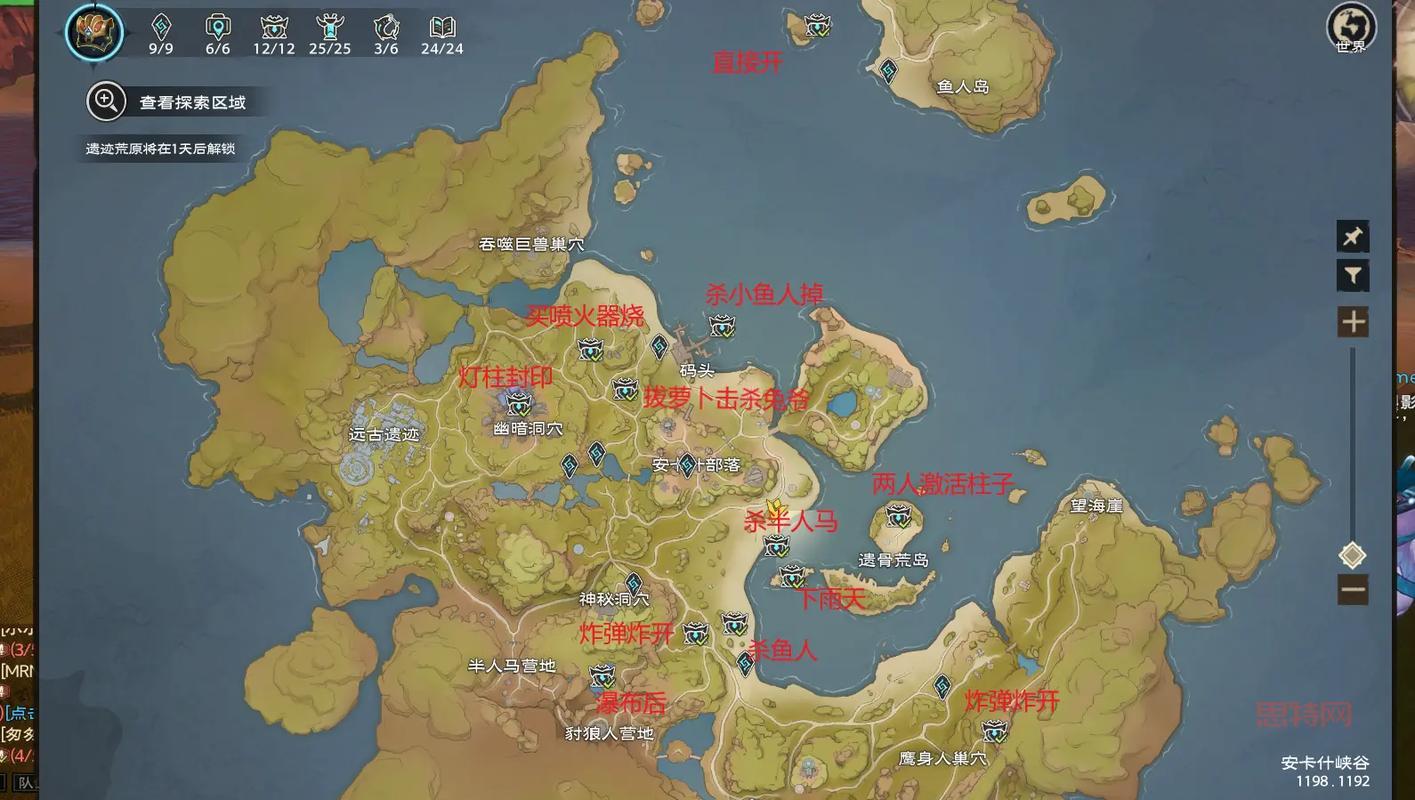Image resolution: width=1415 pixels, height=800 pixels.
Task: Grab the zoom slider diamond handle
Action: (1352, 555)
